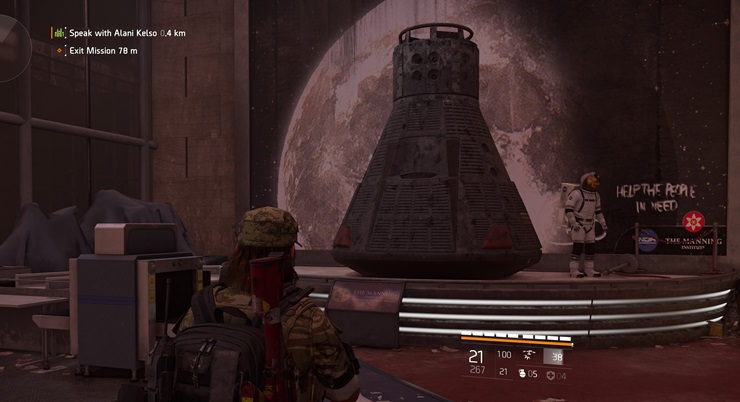
Task: Use the armor kit shield icon
Action: (553, 374)
